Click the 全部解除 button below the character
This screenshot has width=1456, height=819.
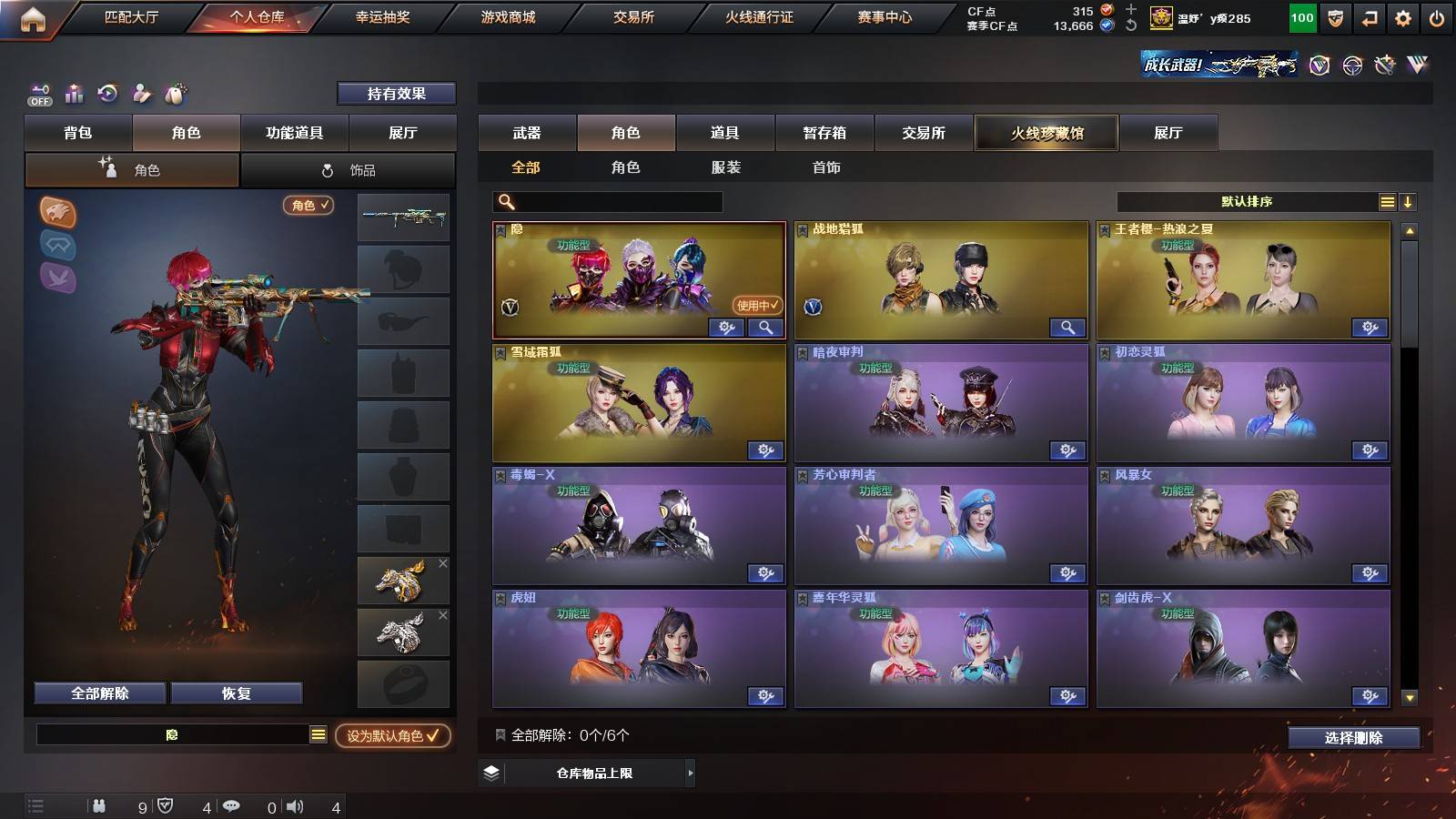tap(98, 693)
